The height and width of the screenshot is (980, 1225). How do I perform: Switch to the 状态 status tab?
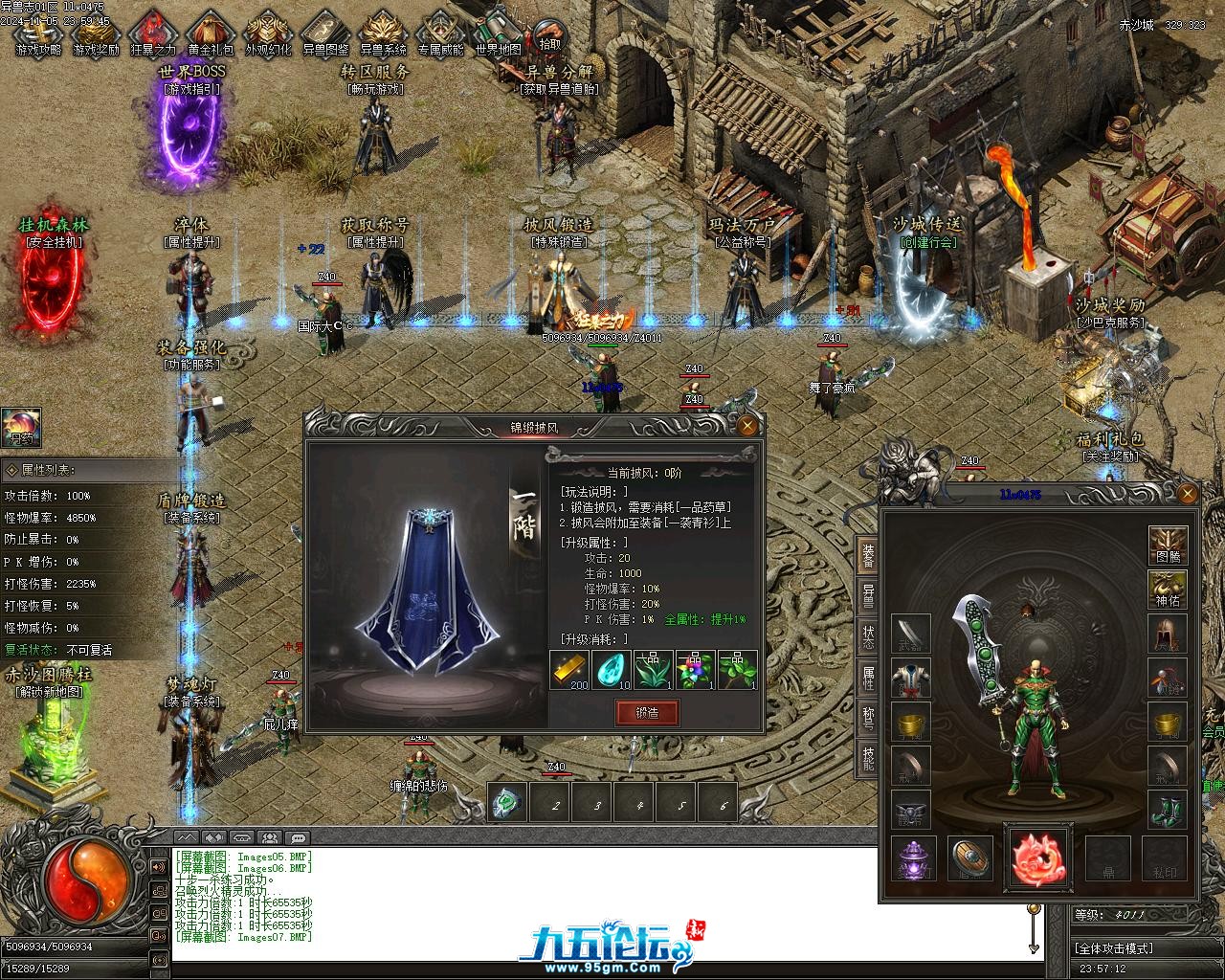click(x=868, y=635)
